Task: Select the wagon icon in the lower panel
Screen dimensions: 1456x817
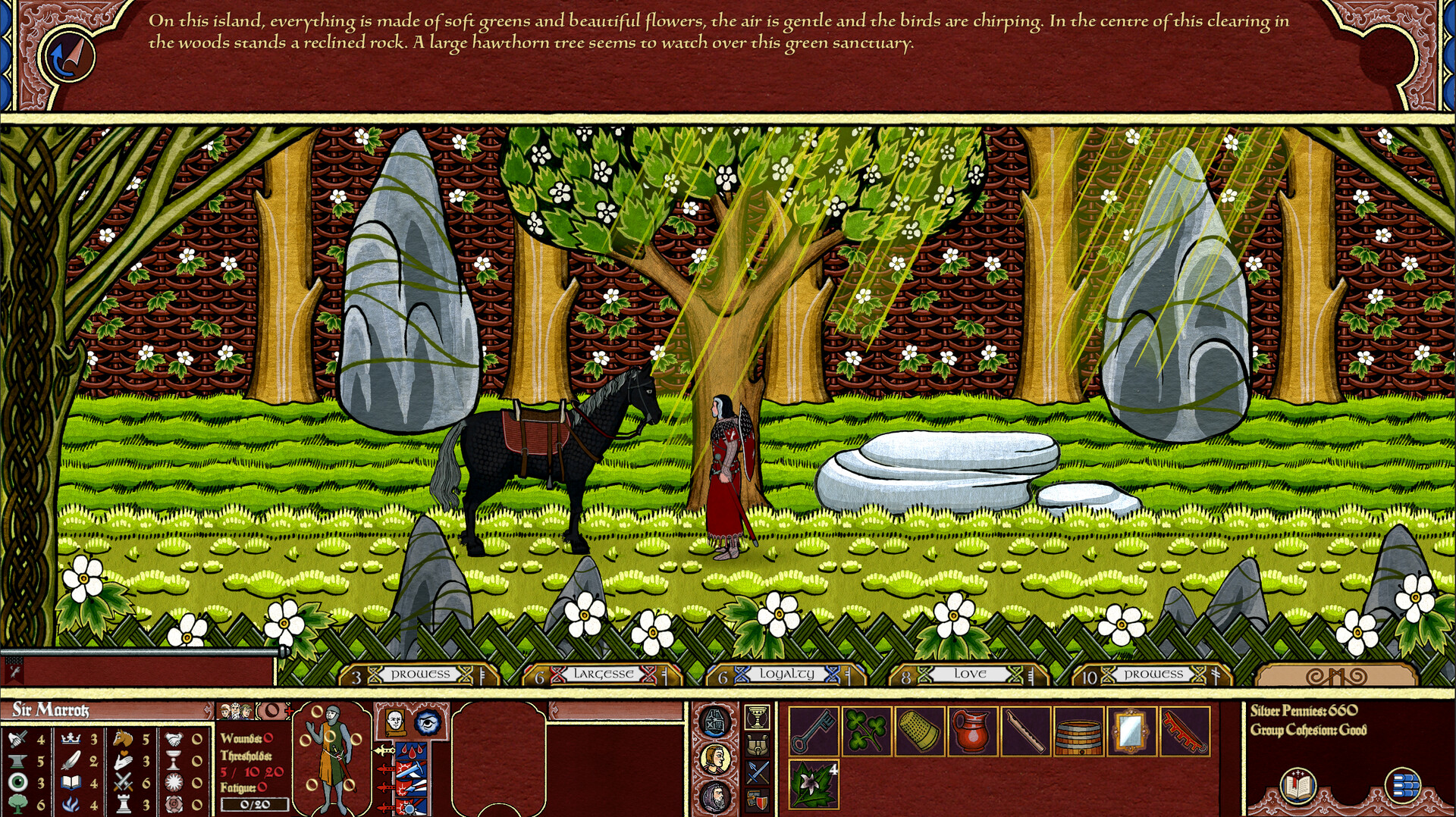Action: click(x=714, y=720)
